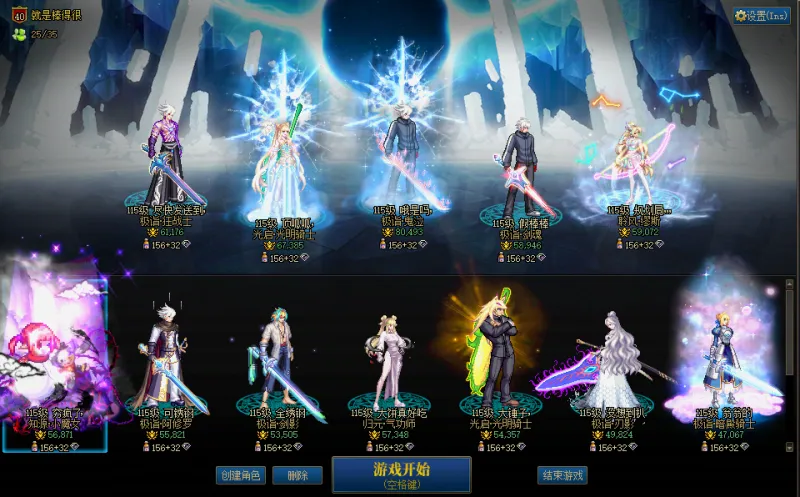Exit using the 结束游戏 button
This screenshot has height=497, width=800.
pos(561,476)
